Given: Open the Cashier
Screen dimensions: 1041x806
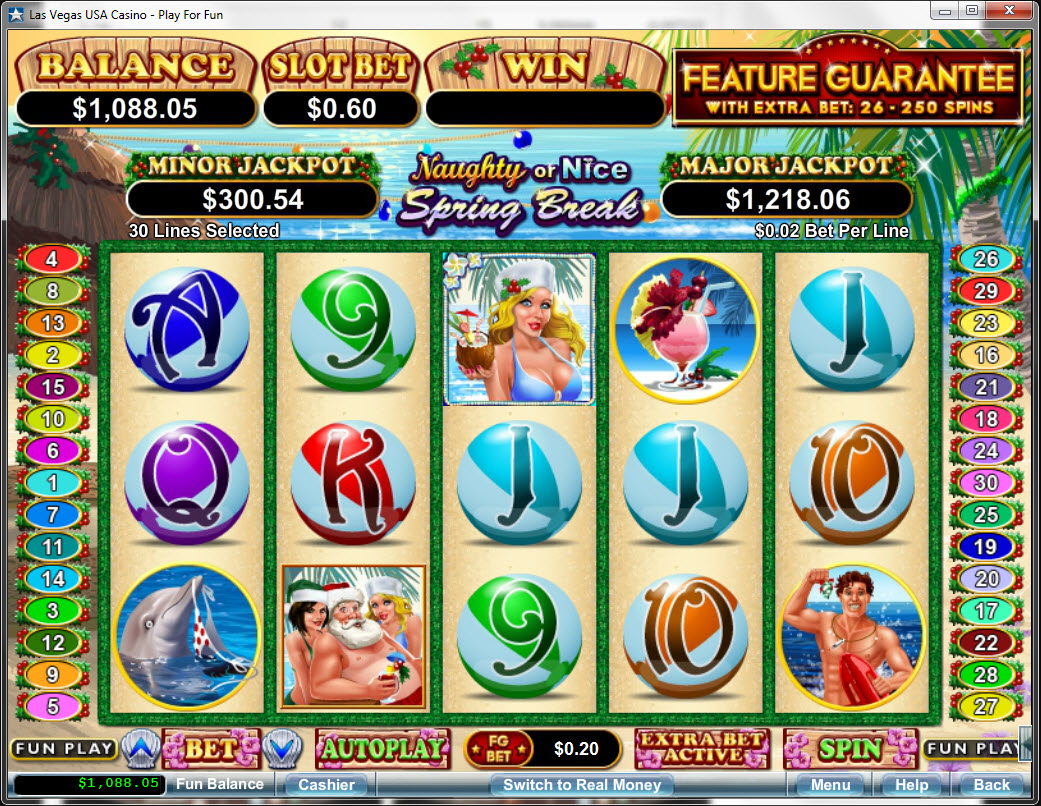Looking at the screenshot, I should pos(326,785).
